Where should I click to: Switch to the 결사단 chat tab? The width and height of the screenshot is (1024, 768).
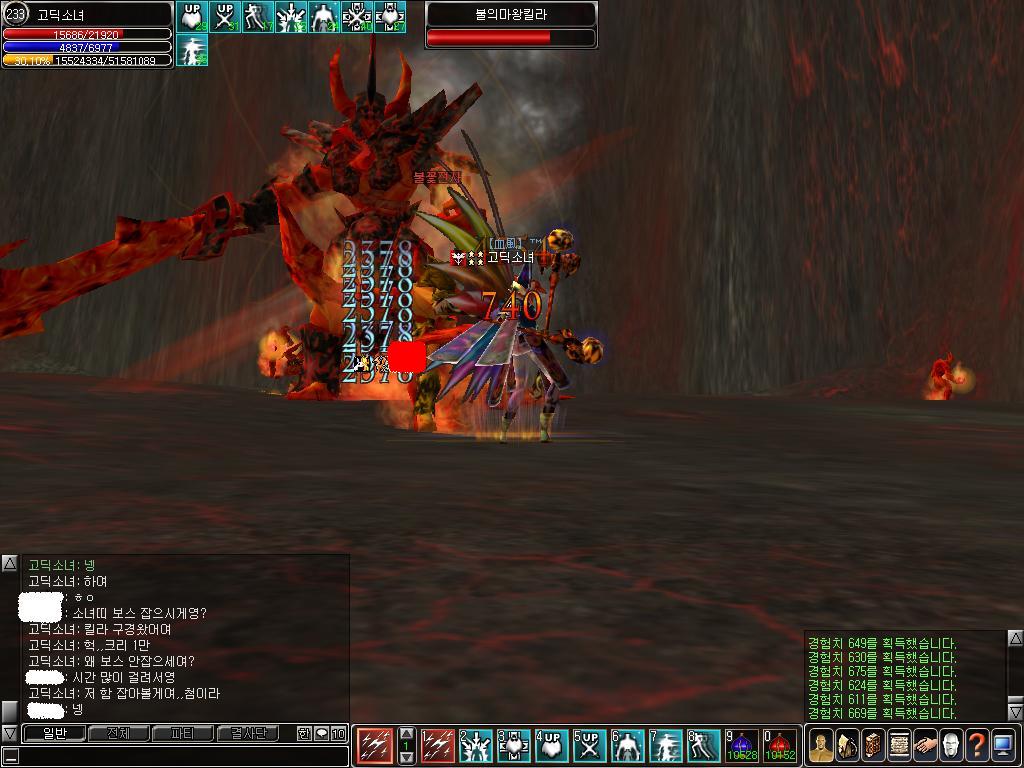(246, 734)
